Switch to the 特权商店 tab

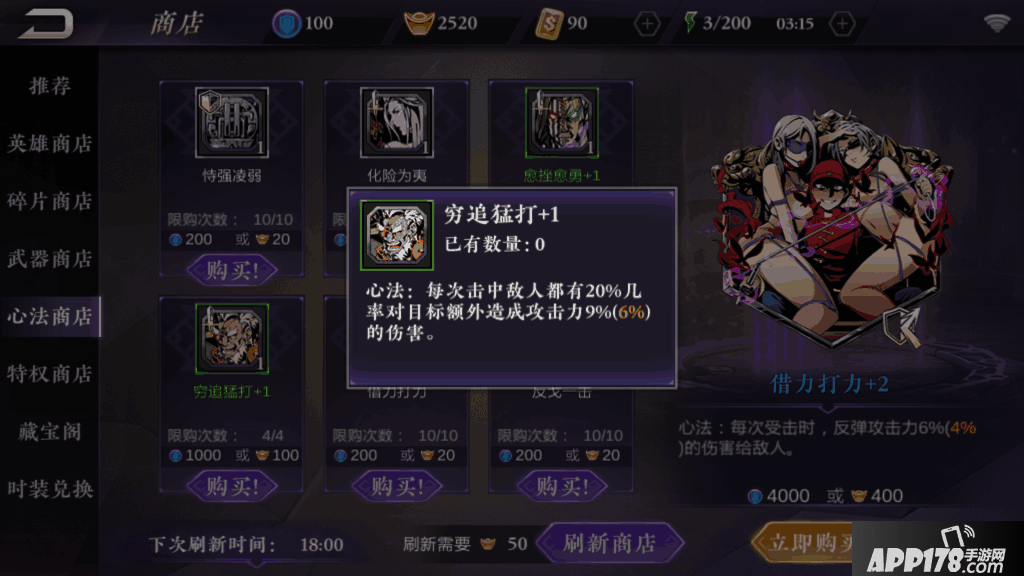click(x=50, y=374)
